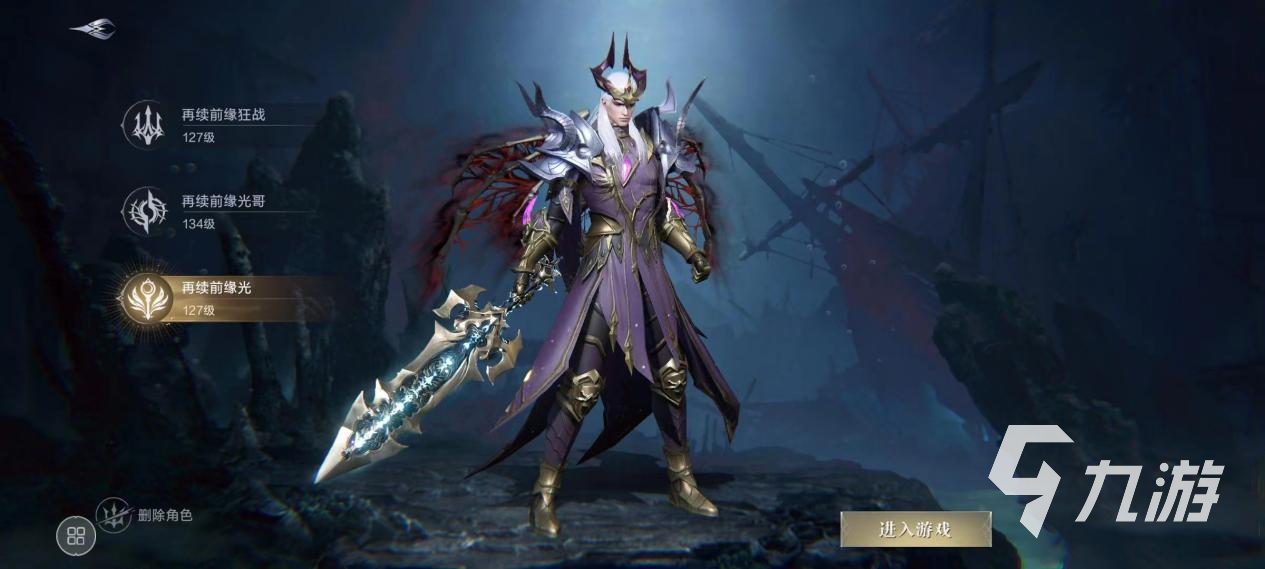The width and height of the screenshot is (1265, 569).
Task: Delete character via 删除角色 button
Action: click(145, 516)
